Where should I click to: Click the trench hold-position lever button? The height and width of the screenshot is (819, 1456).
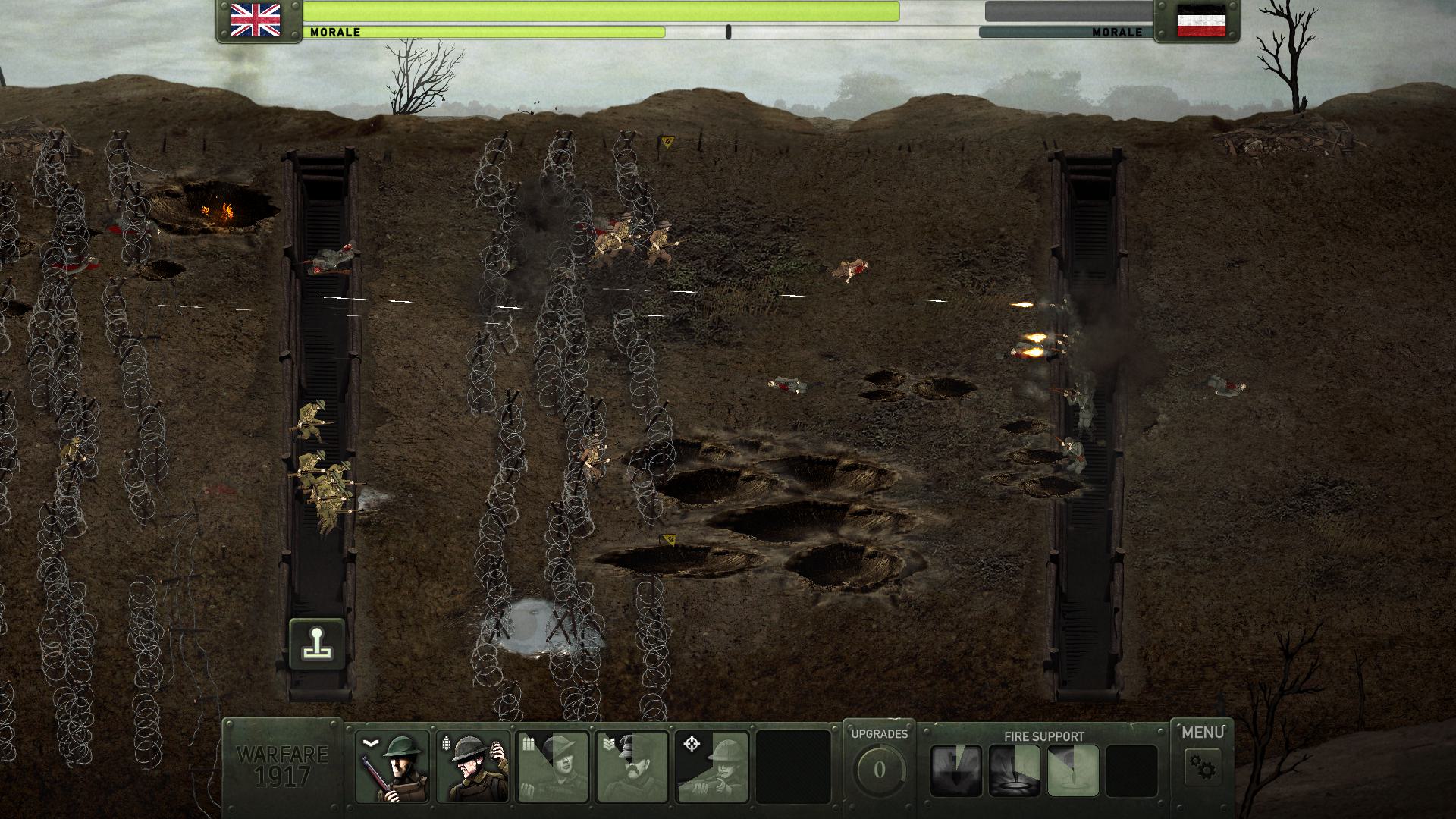point(317,644)
